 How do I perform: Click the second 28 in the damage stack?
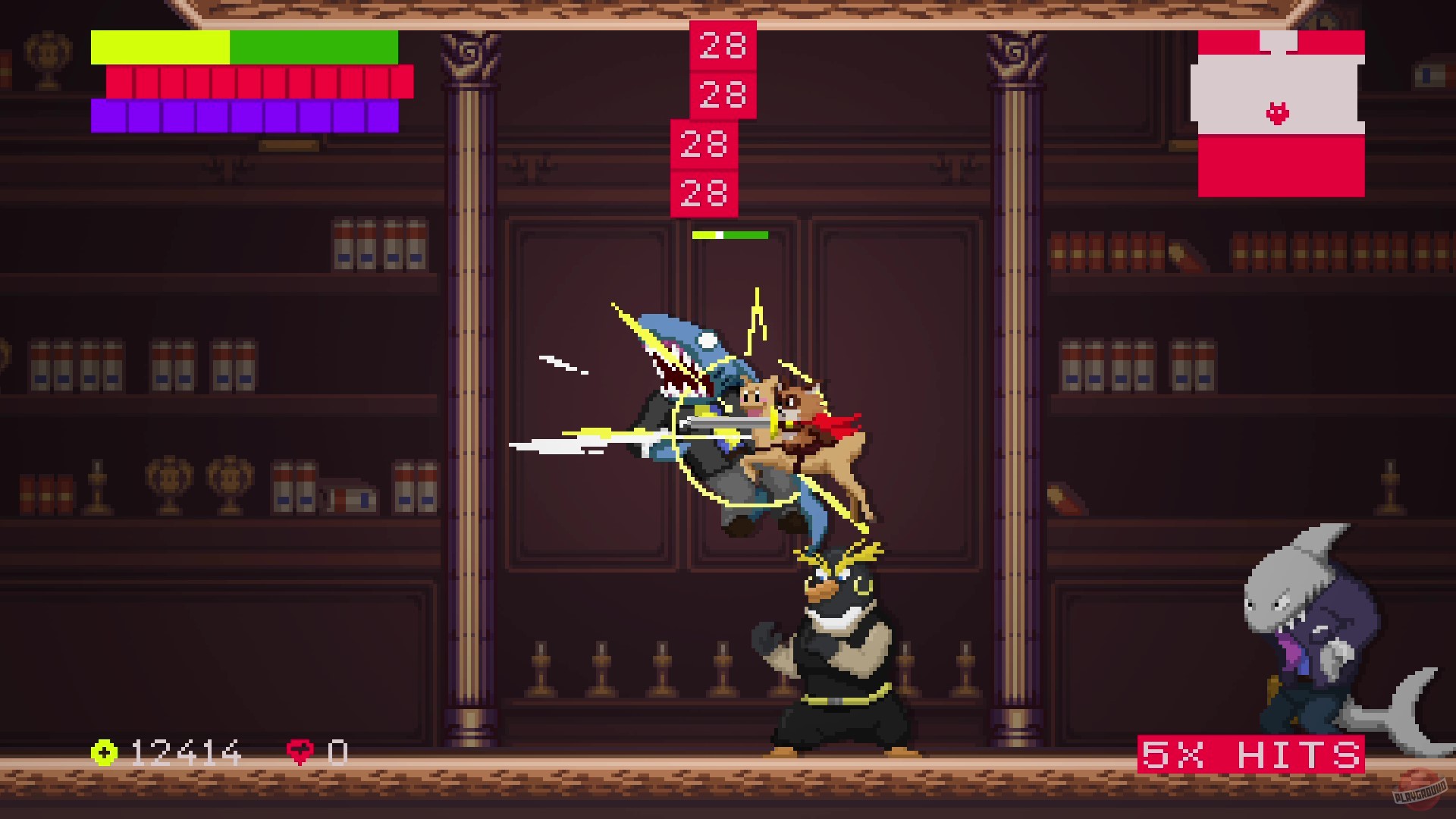click(x=722, y=95)
